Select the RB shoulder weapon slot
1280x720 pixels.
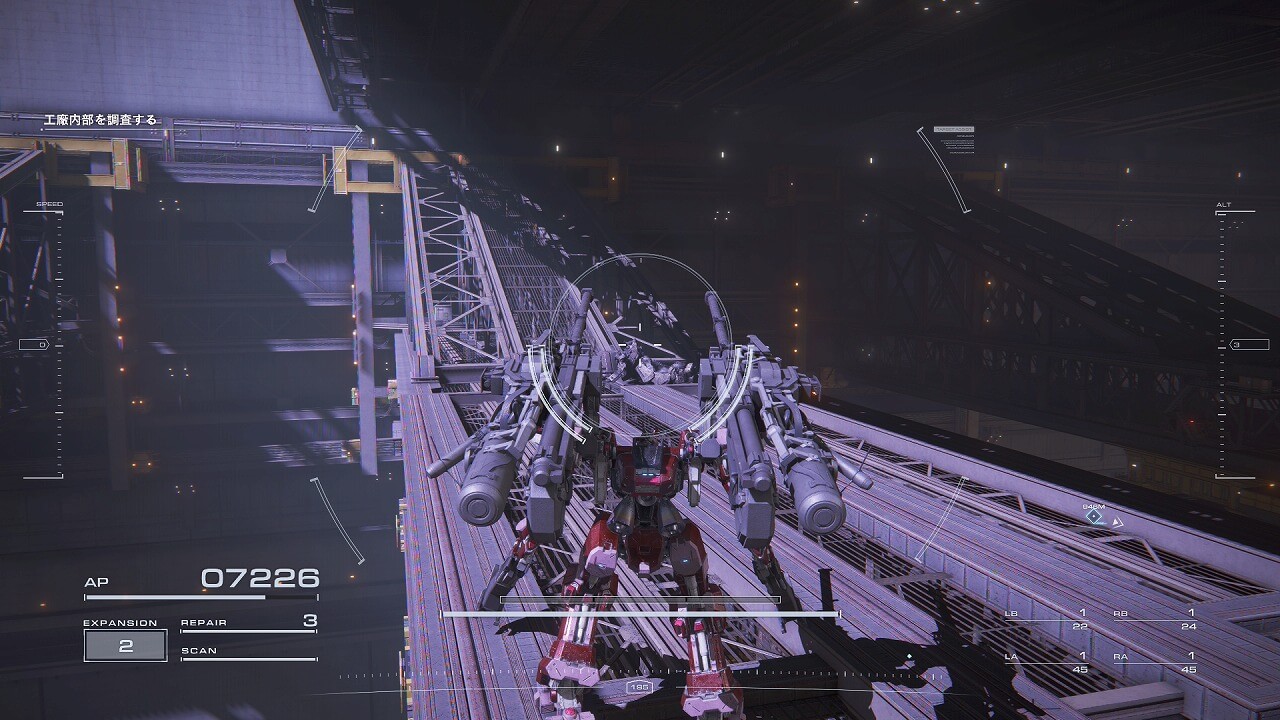point(1155,619)
